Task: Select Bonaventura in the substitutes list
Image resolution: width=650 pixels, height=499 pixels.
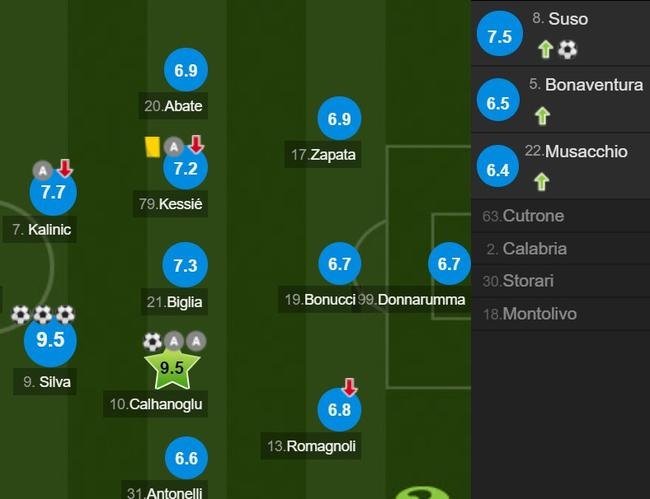Action: (x=560, y=99)
